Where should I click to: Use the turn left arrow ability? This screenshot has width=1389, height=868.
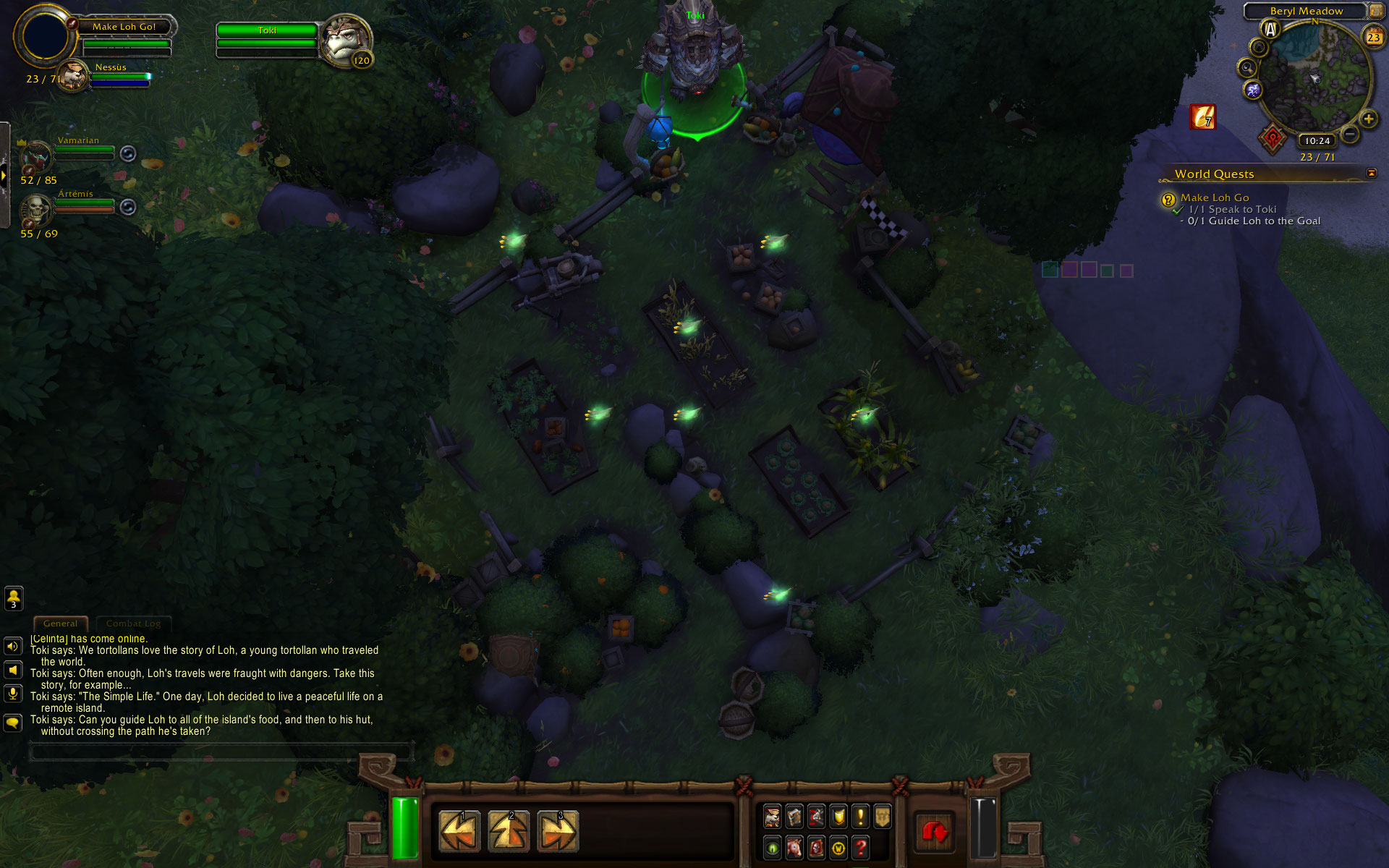pos(459,831)
